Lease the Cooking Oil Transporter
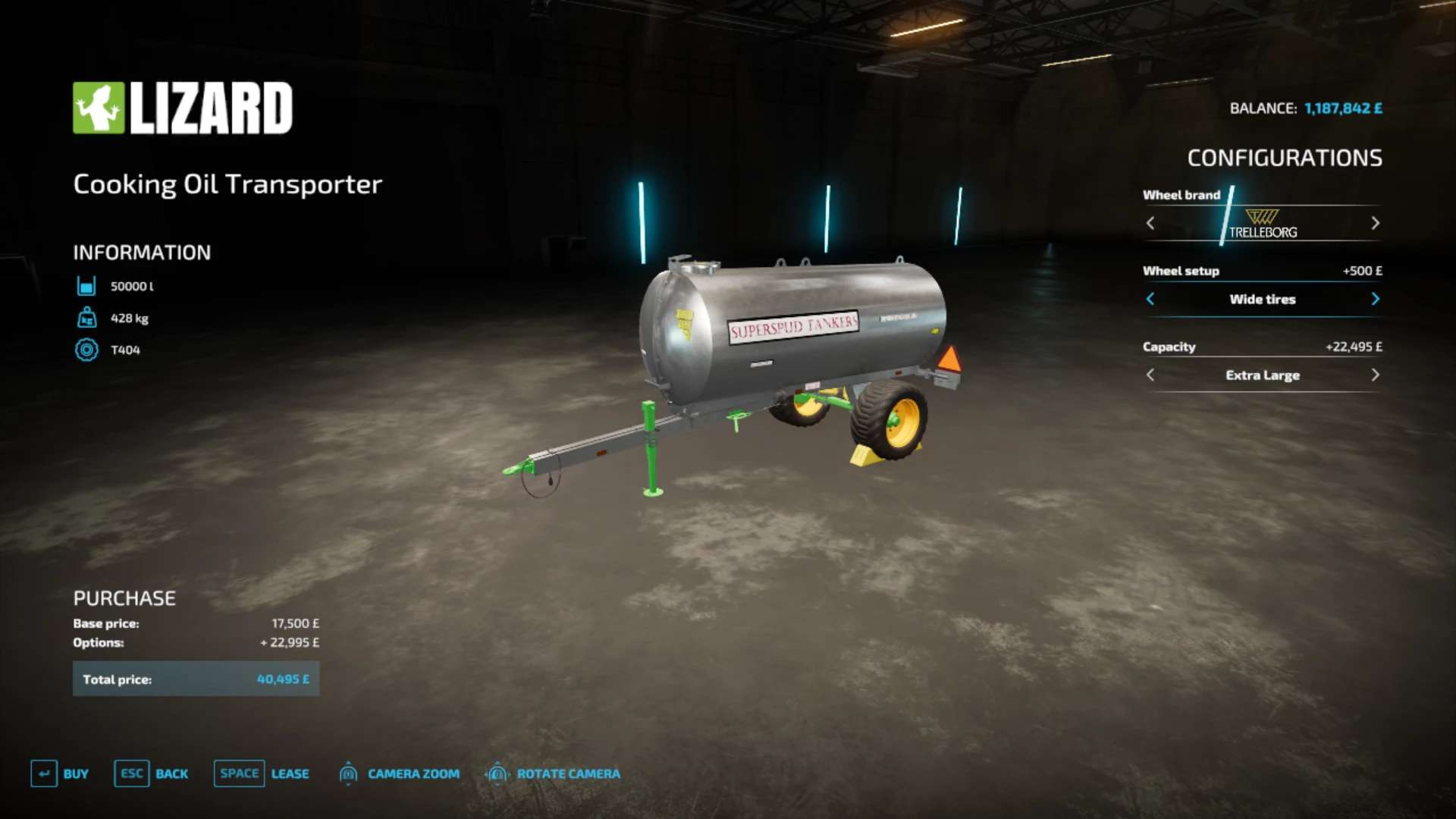This screenshot has width=1456, height=819. pyautogui.click(x=262, y=773)
